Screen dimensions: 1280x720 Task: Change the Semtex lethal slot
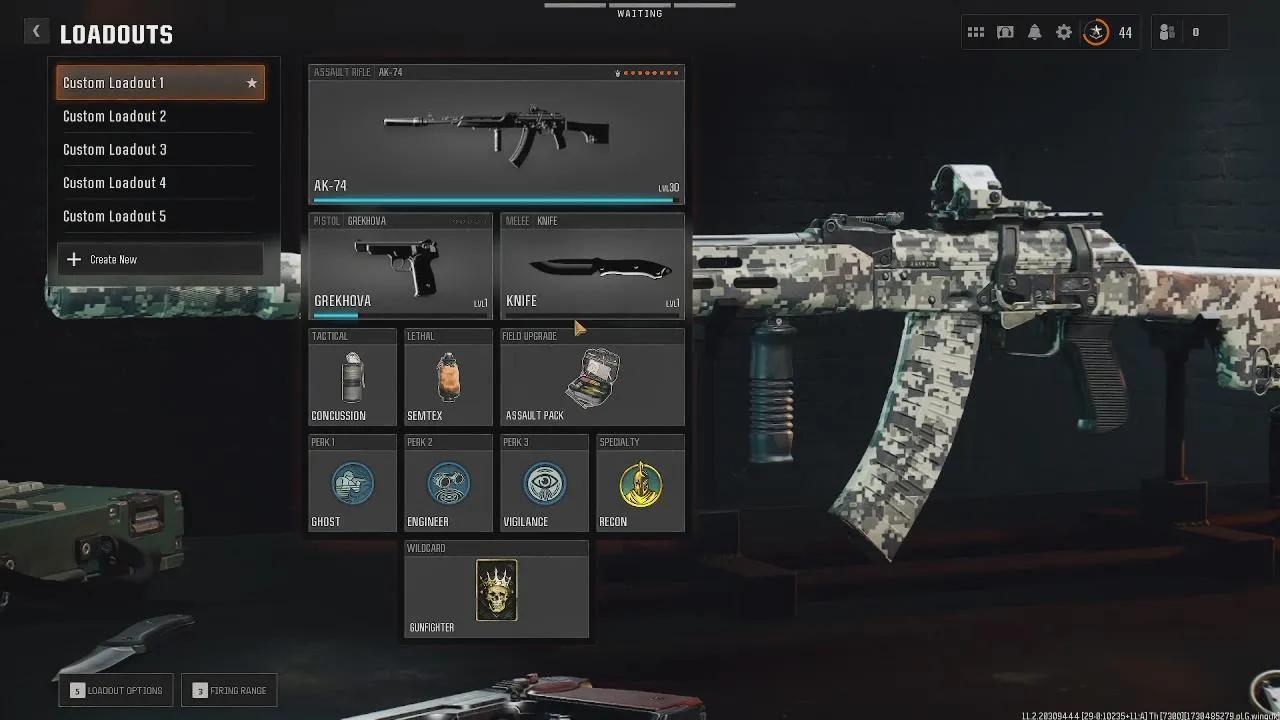448,377
